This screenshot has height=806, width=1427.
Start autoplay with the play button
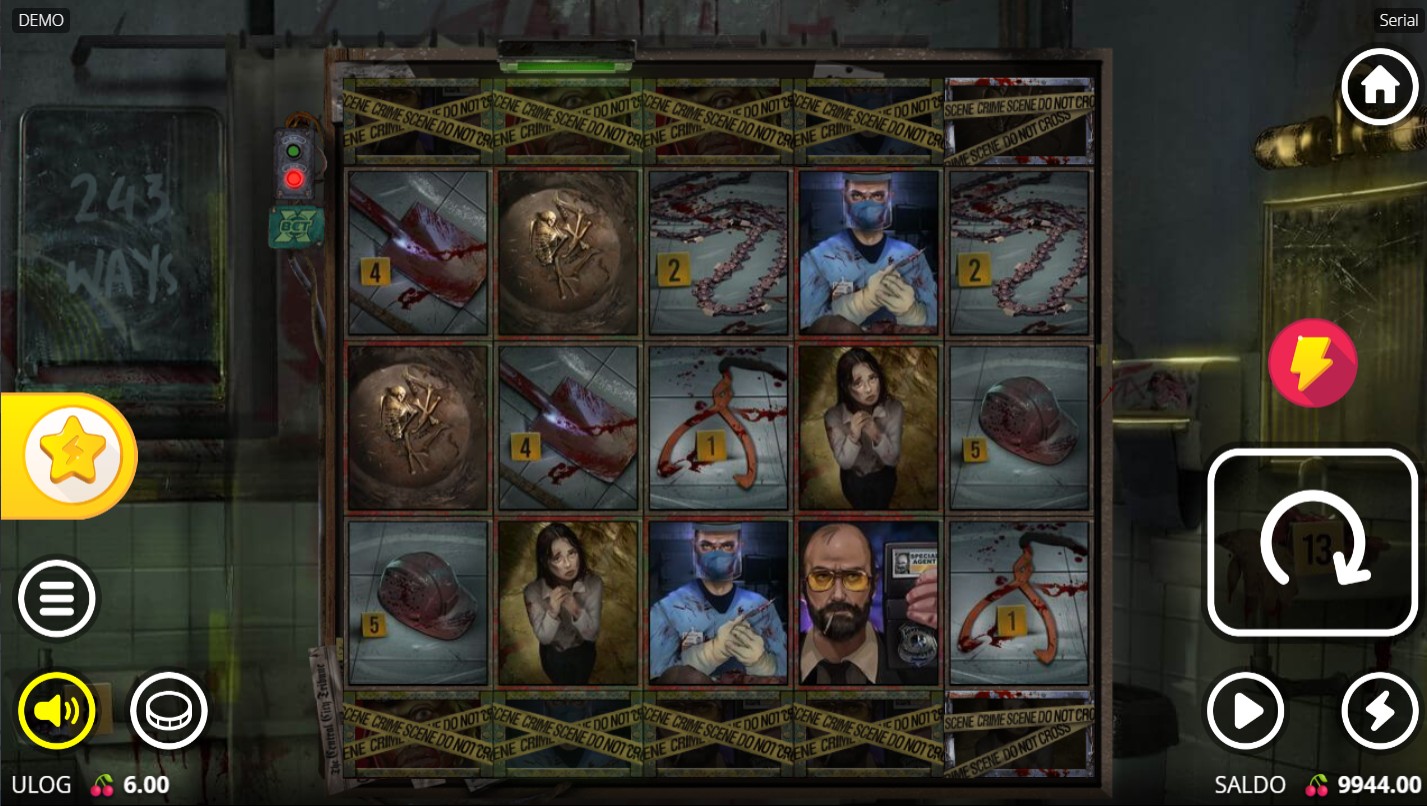click(1246, 711)
